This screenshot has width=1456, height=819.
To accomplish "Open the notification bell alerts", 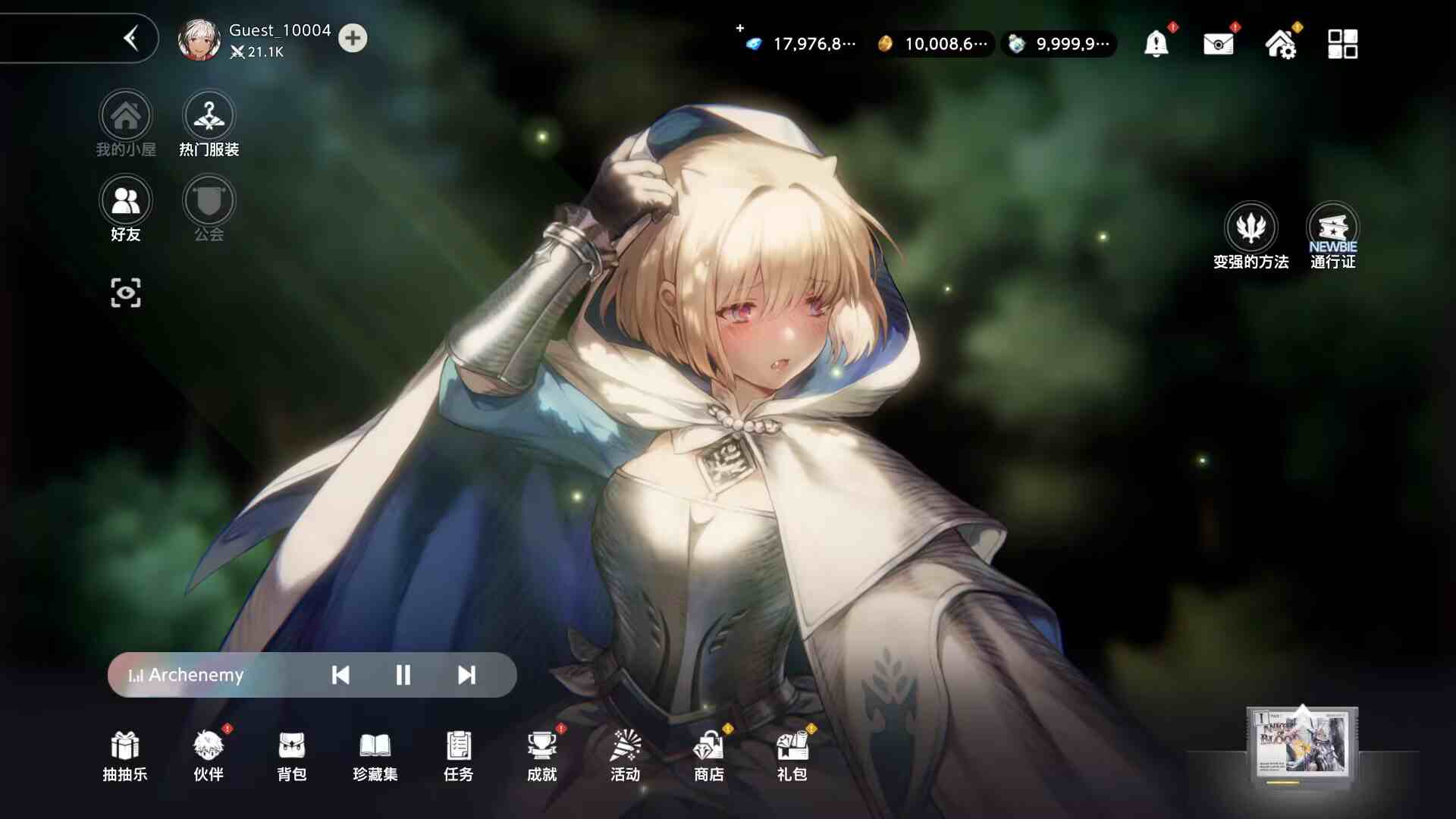I will pyautogui.click(x=1154, y=44).
